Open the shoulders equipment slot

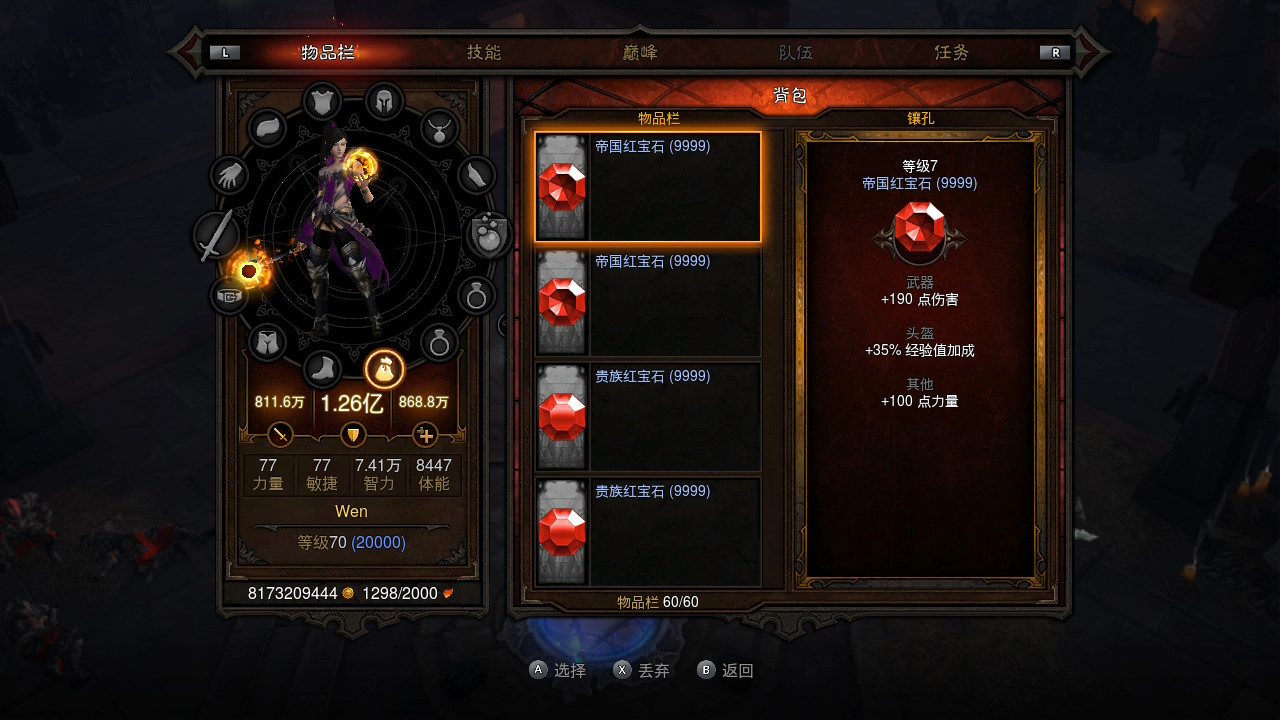point(267,128)
